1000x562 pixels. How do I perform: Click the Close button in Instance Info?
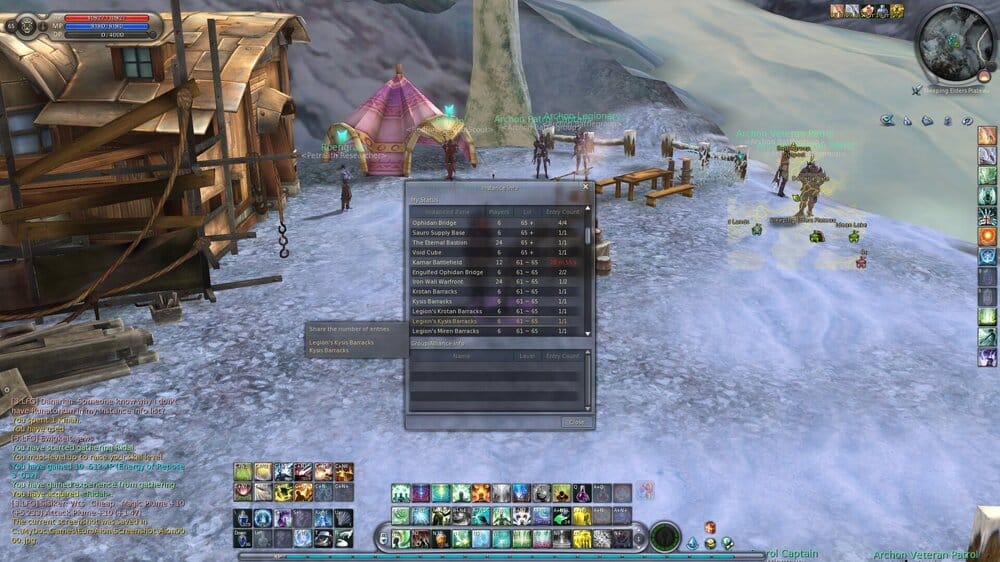tap(576, 422)
